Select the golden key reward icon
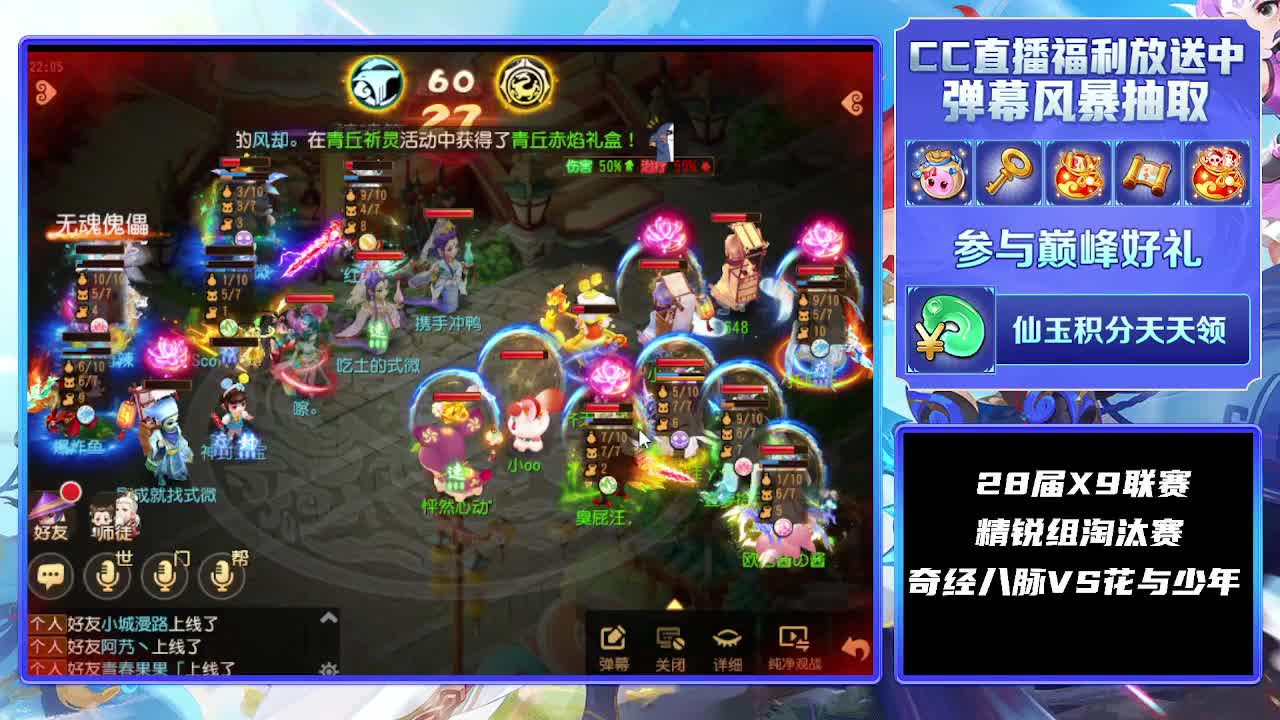Screen dimensions: 1280x720 pyautogui.click(x=1009, y=173)
